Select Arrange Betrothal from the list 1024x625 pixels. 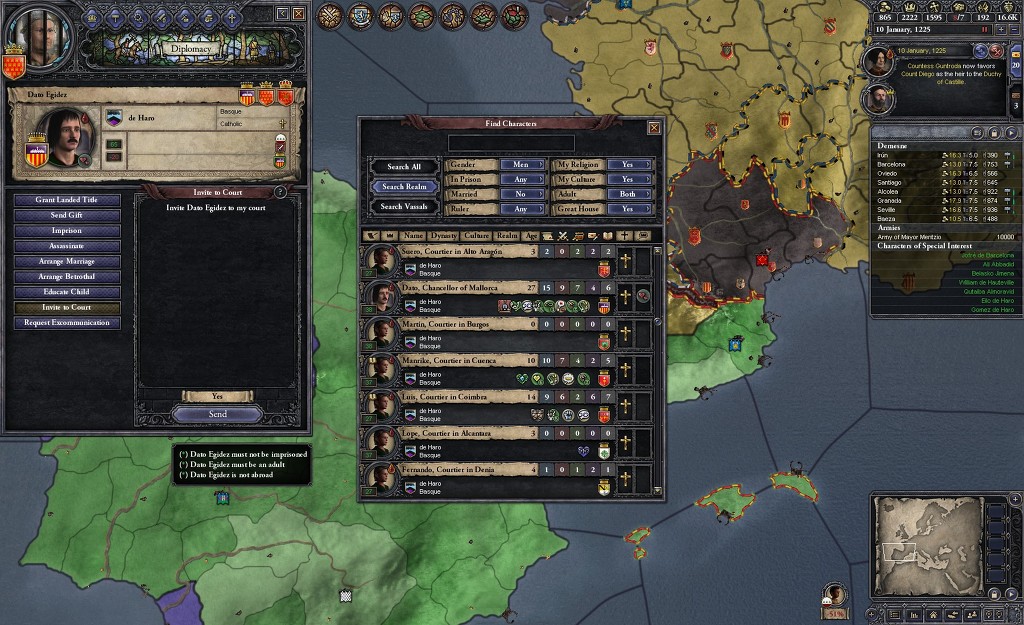[x=67, y=277]
